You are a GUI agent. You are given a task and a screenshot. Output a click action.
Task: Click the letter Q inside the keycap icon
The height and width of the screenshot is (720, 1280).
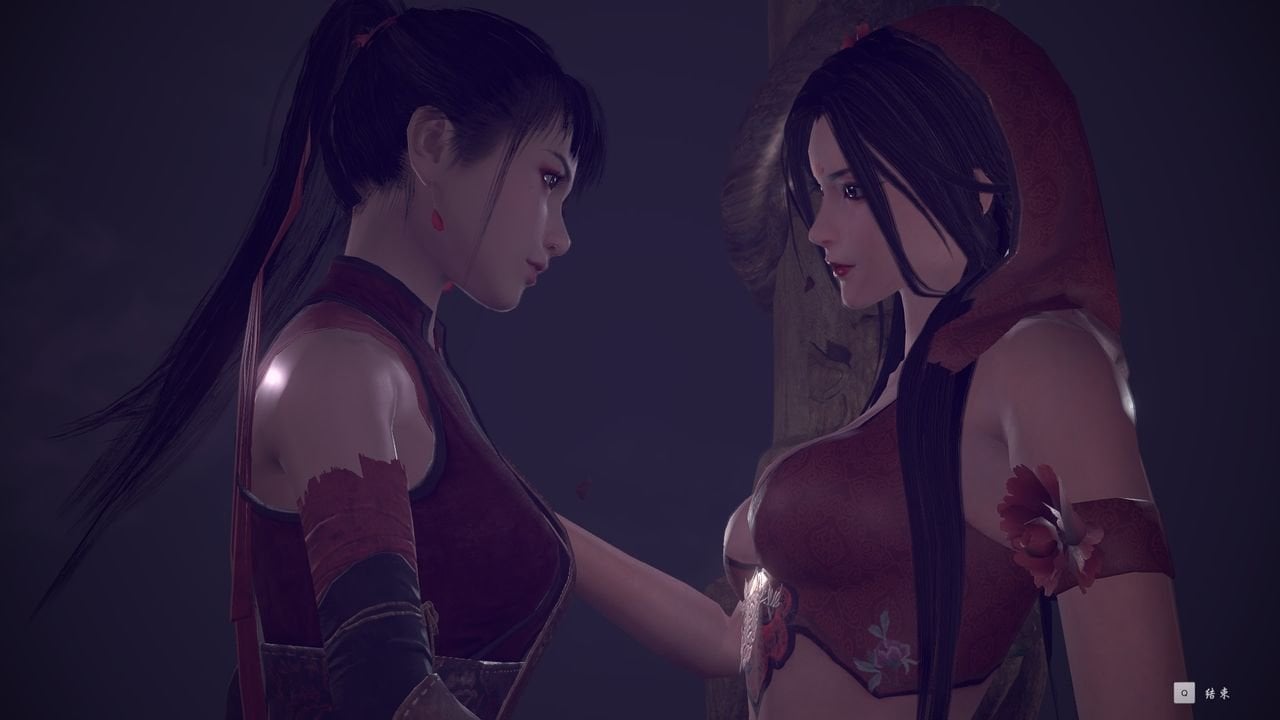click(1184, 694)
